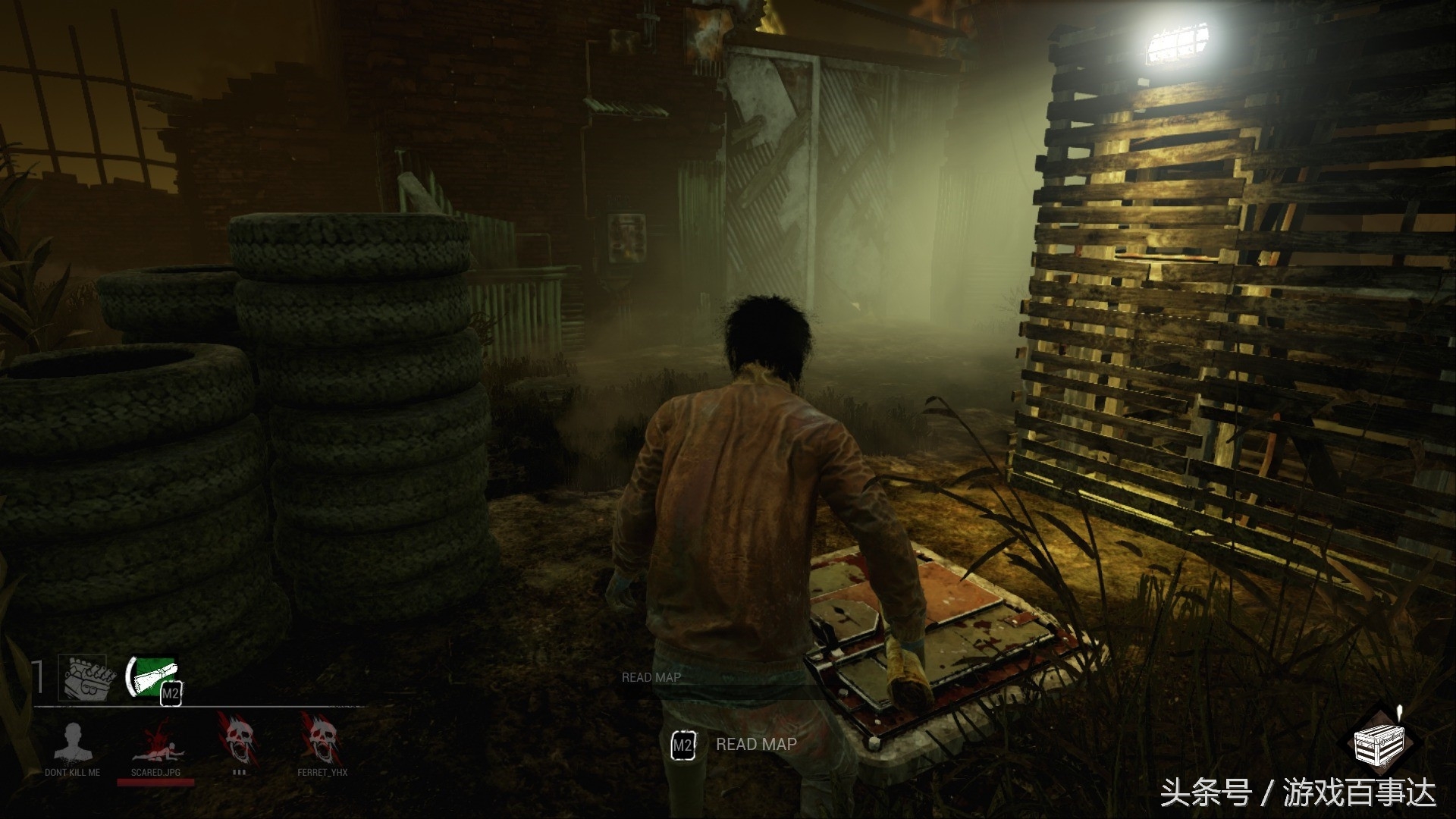Select FERRET_YHX's skull status icon

(322, 739)
